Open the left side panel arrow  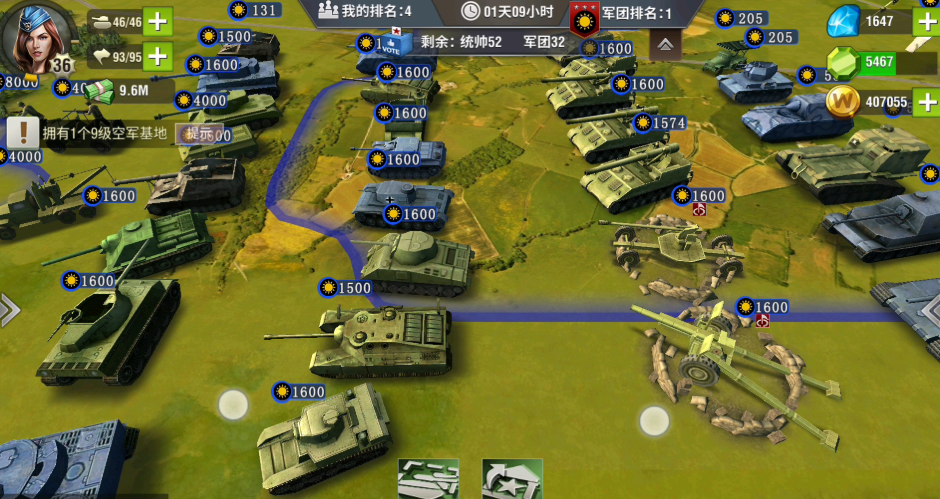pyautogui.click(x=9, y=309)
